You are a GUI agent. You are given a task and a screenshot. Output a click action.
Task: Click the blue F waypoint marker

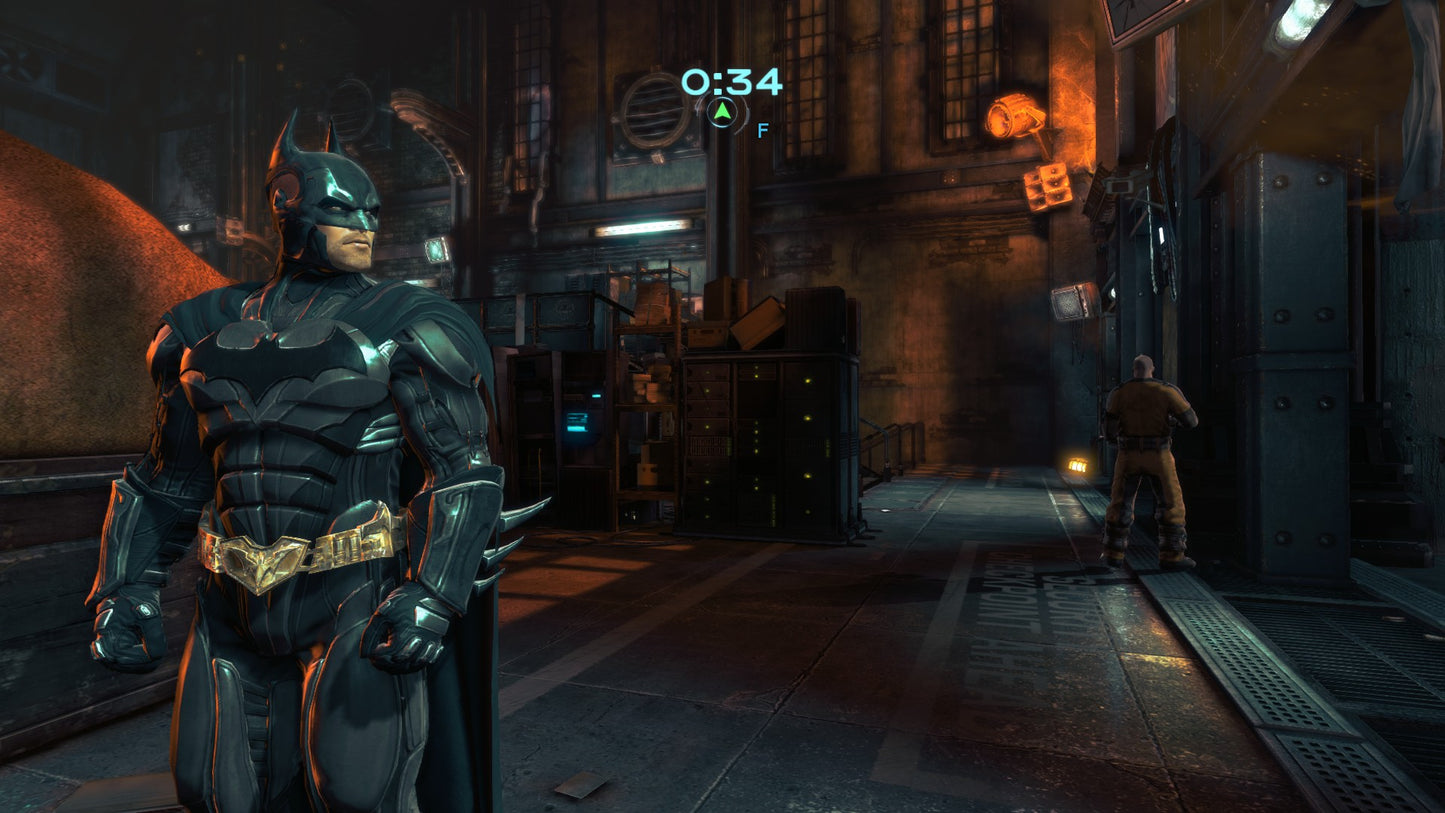click(x=761, y=130)
